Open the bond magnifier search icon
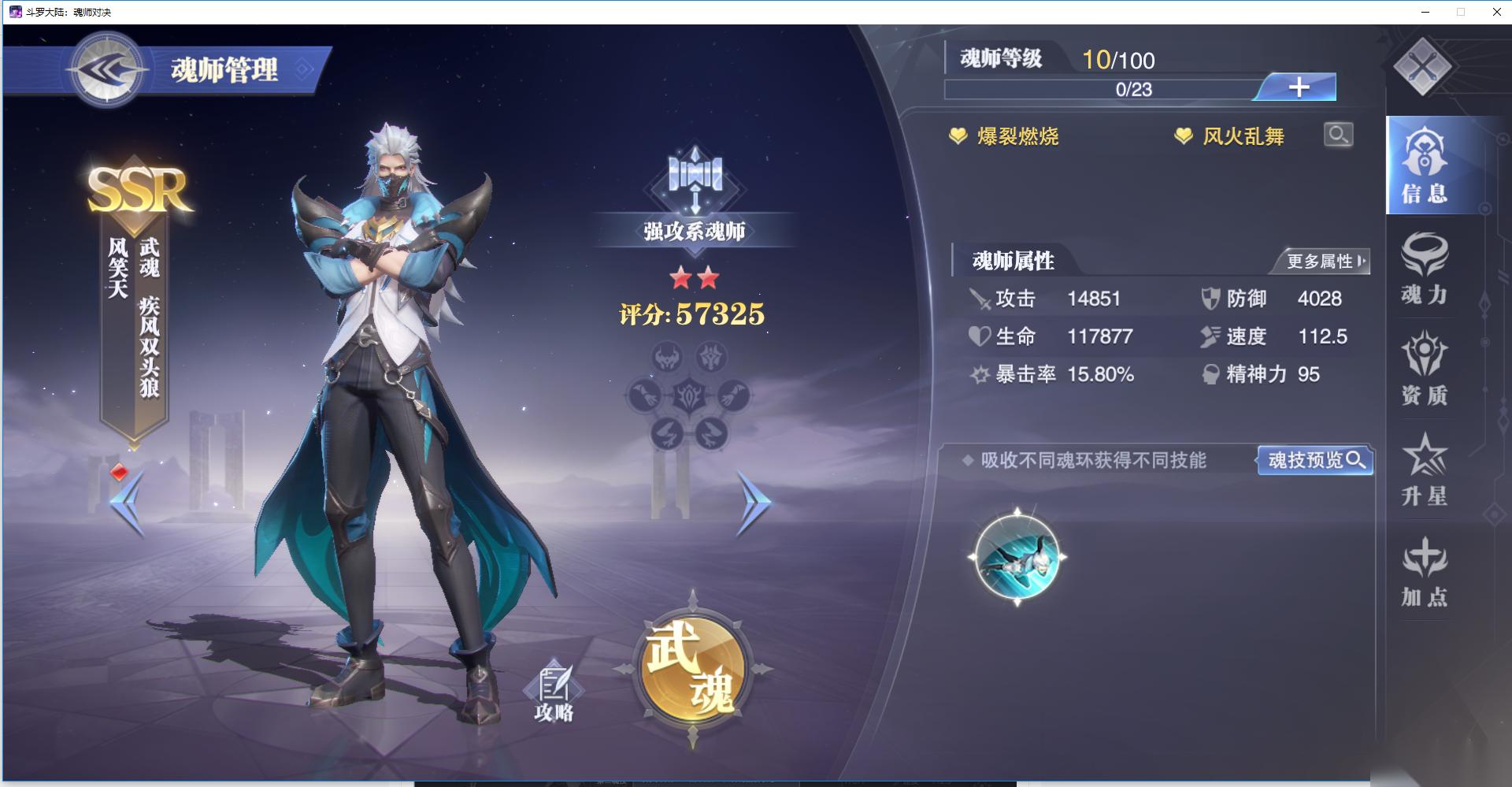The width and height of the screenshot is (1512, 787). pyautogui.click(x=1338, y=135)
